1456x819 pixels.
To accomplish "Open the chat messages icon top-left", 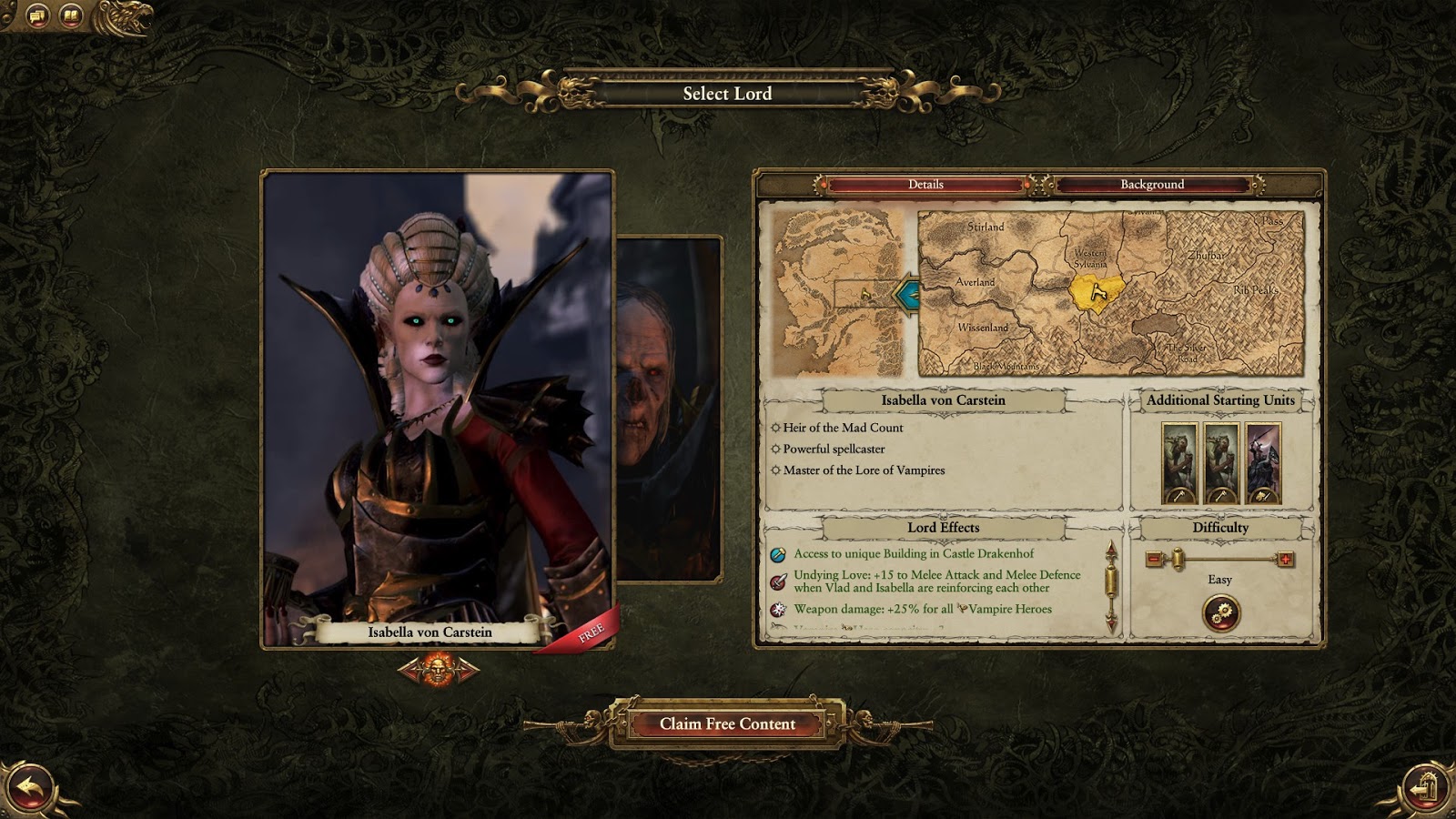I will click(x=37, y=15).
